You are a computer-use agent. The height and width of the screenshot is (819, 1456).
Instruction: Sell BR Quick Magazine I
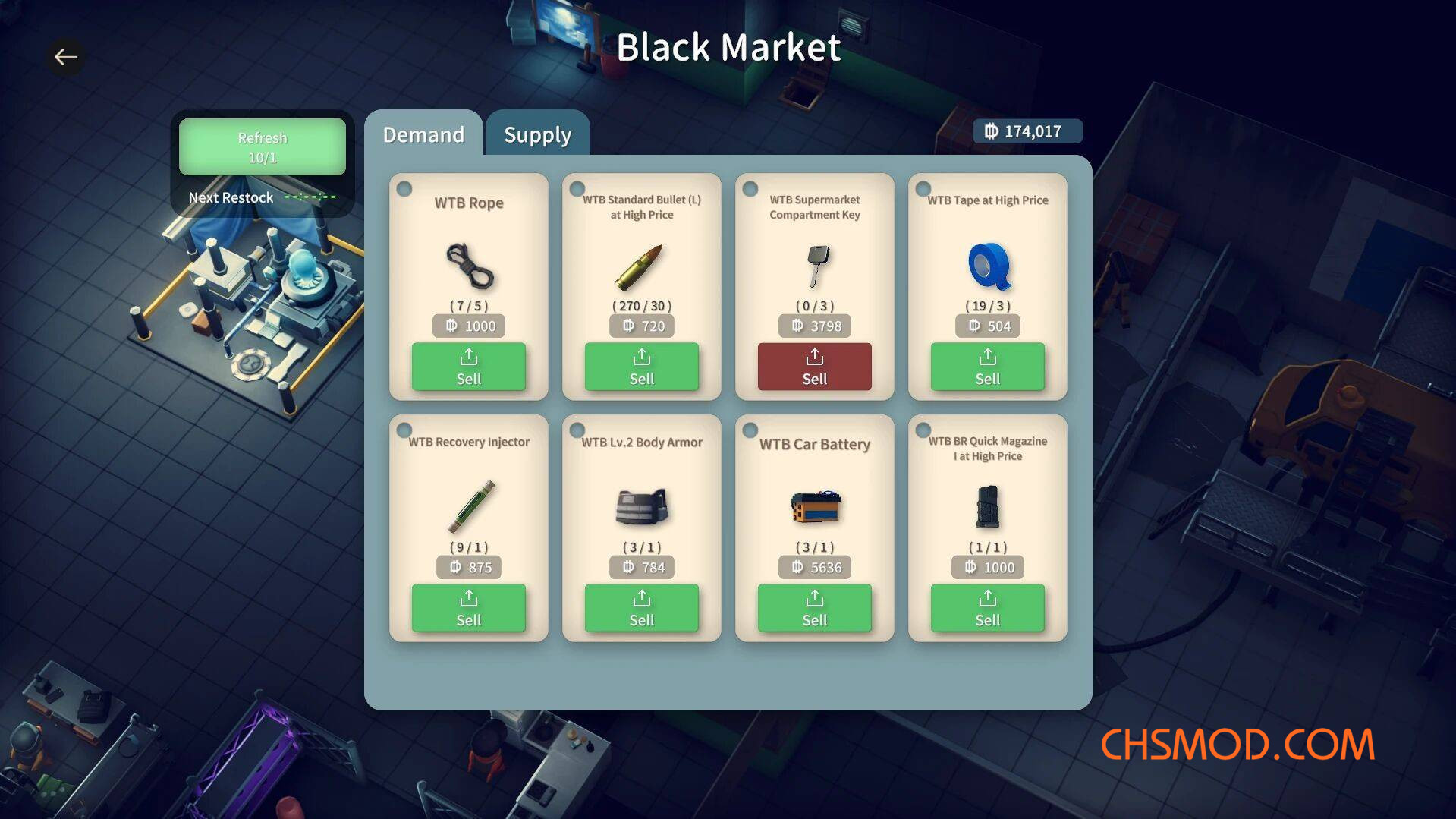pos(987,608)
